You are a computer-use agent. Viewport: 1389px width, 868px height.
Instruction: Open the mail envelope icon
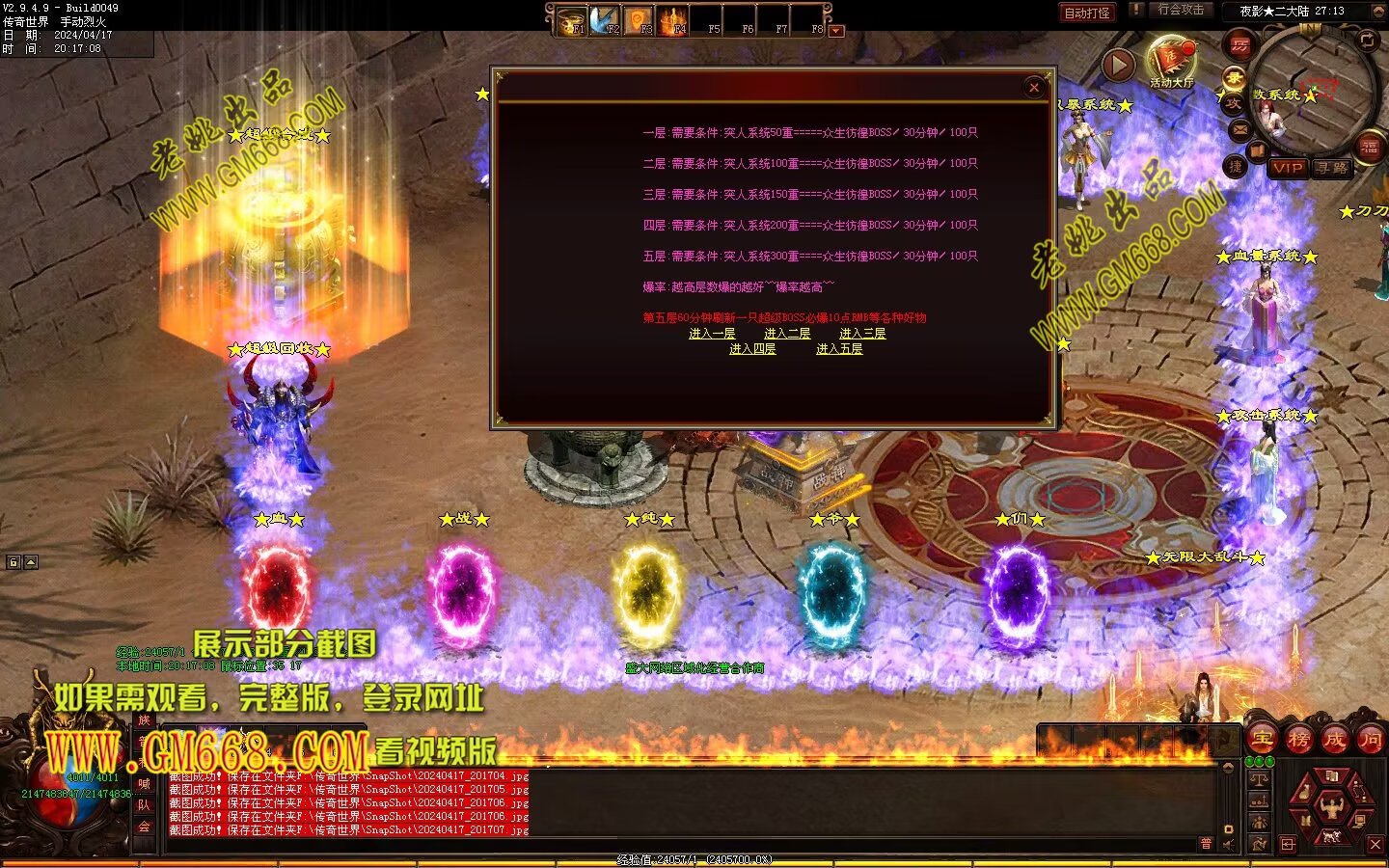pos(1239,129)
